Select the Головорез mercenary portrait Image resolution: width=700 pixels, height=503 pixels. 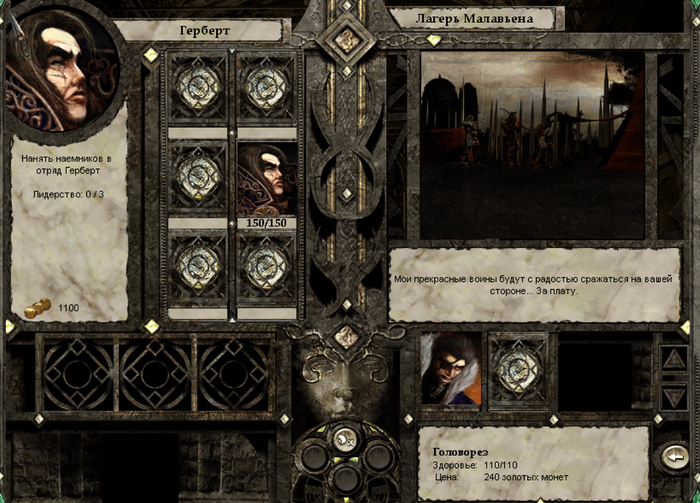(x=450, y=369)
